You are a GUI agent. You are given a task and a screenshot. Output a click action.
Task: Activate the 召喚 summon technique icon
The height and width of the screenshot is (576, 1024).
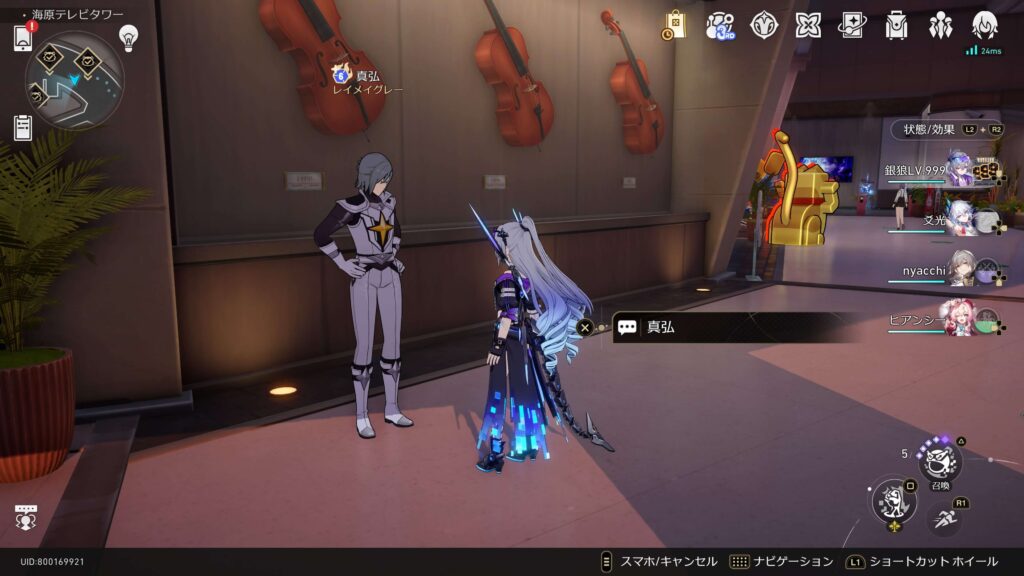[940, 461]
